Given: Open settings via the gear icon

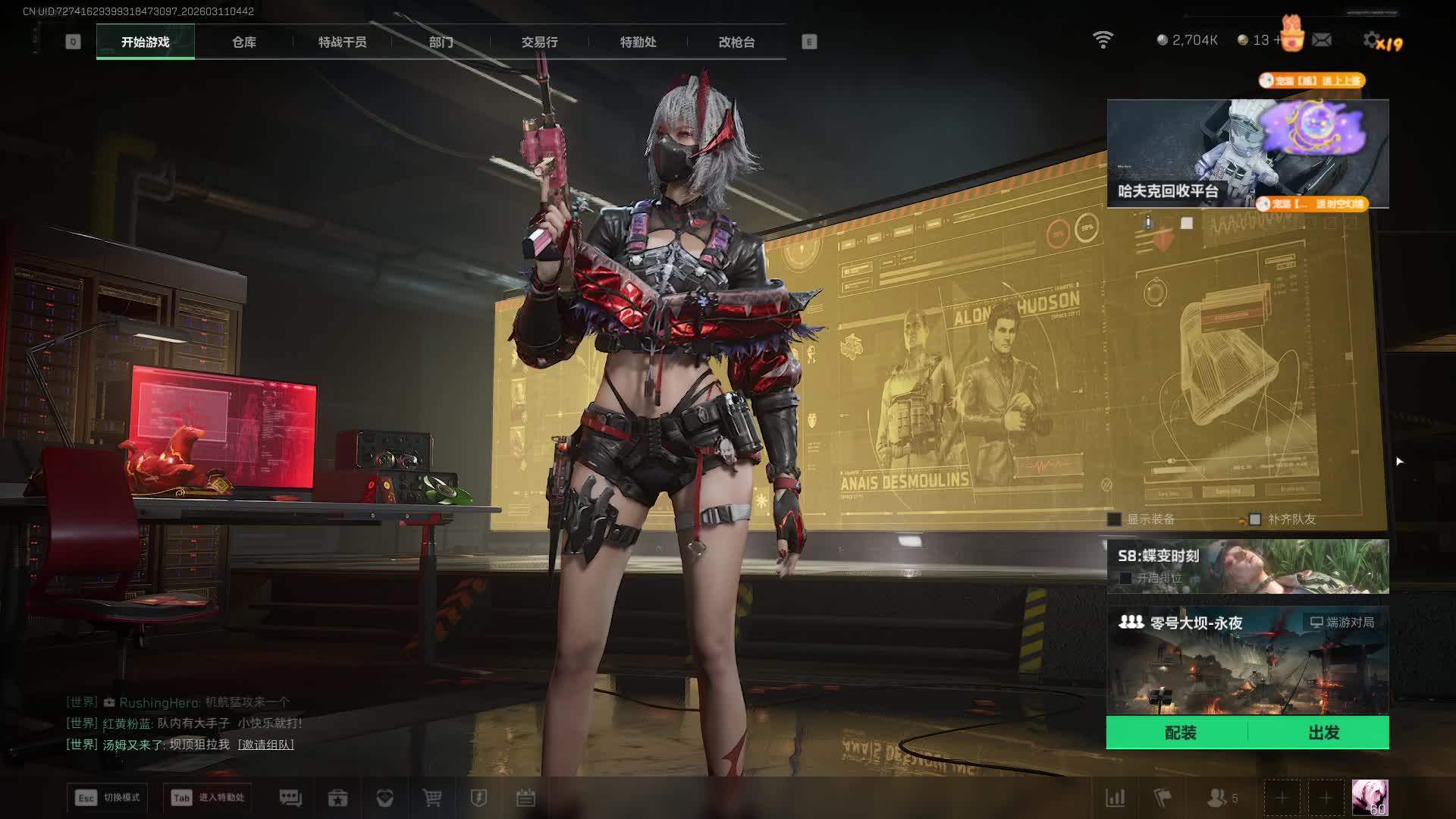Looking at the screenshot, I should pyautogui.click(x=1371, y=40).
